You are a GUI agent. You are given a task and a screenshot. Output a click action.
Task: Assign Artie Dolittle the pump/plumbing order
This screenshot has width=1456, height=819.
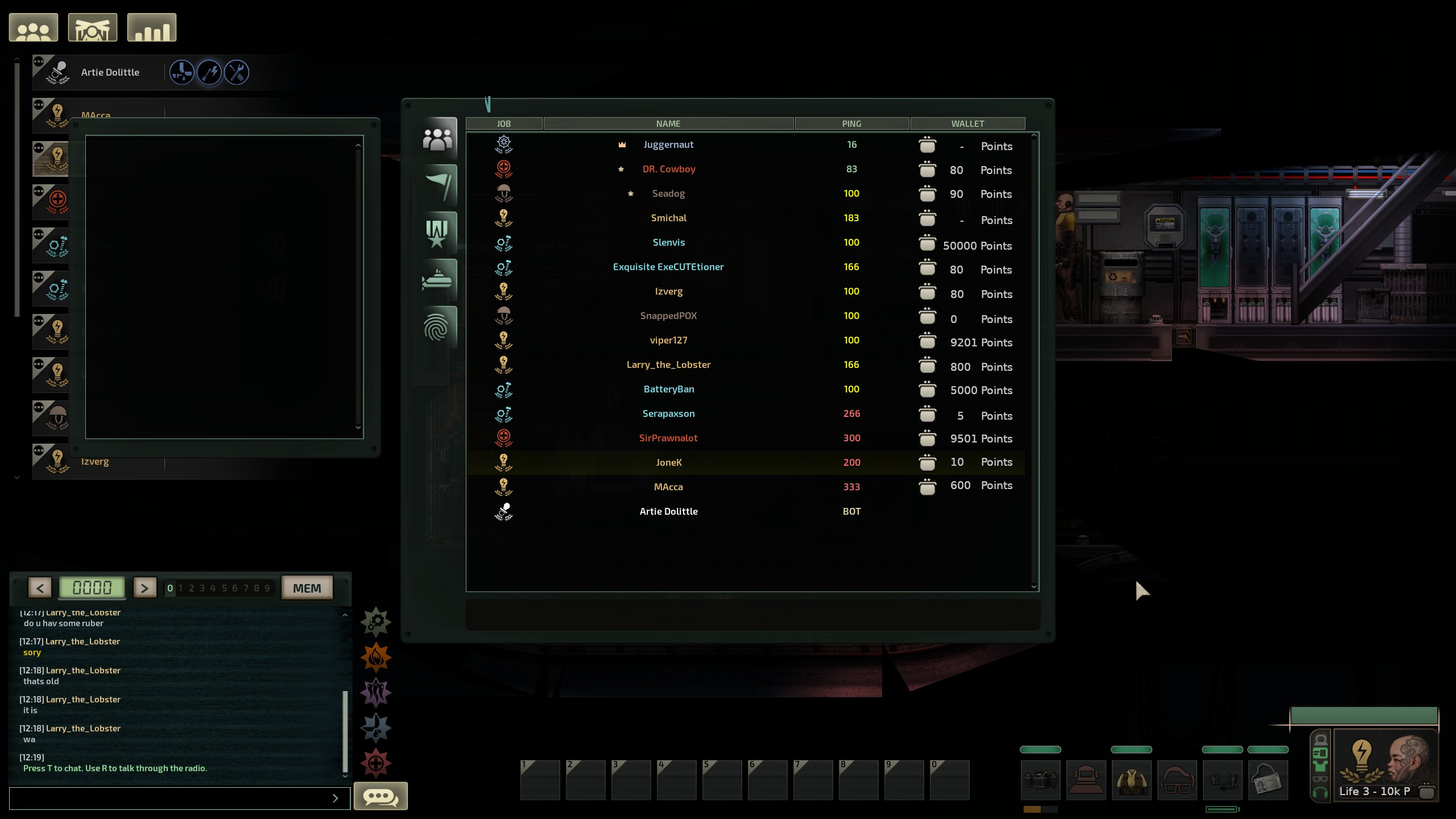182,72
